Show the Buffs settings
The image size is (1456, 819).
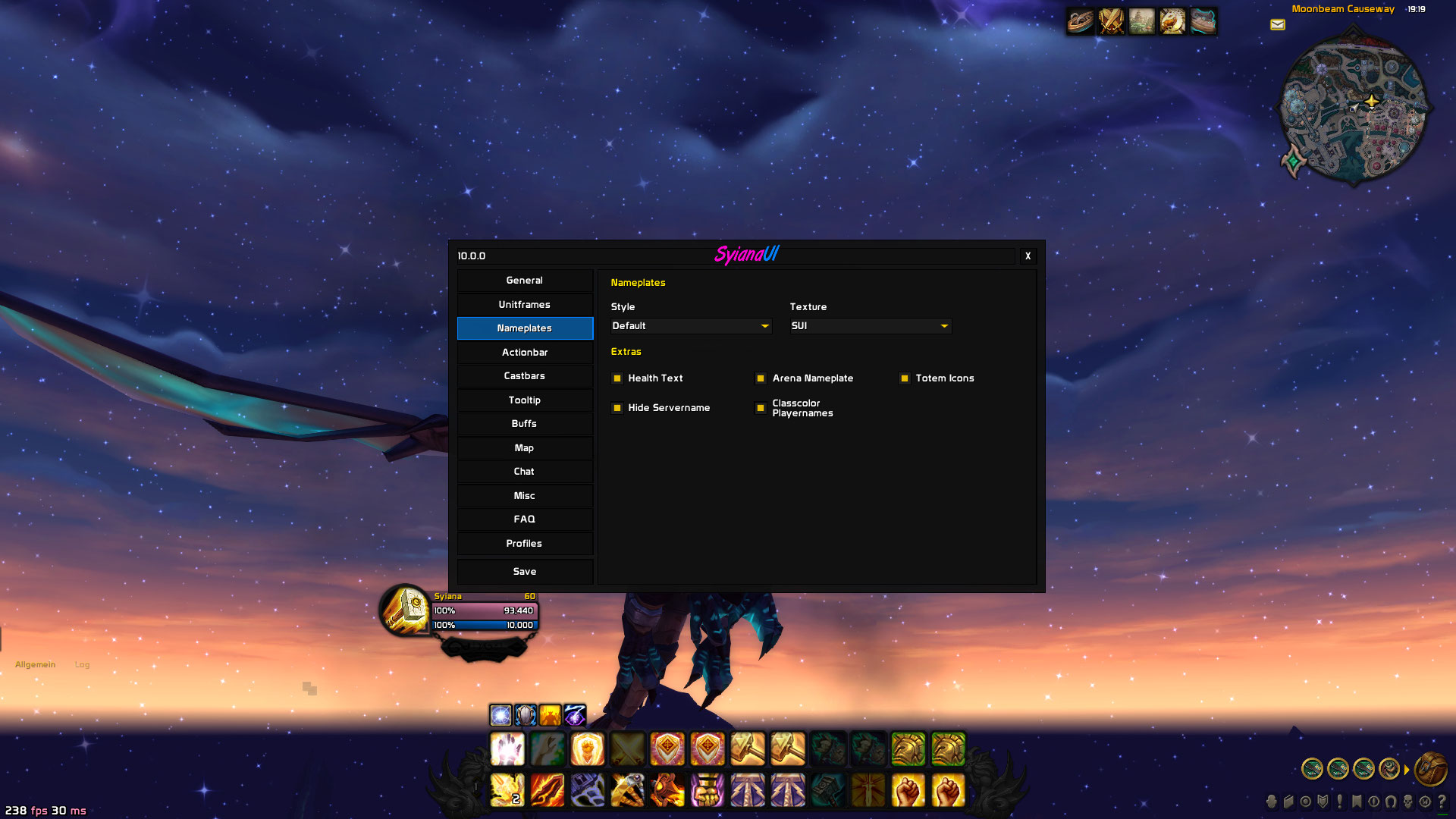pyautogui.click(x=525, y=424)
